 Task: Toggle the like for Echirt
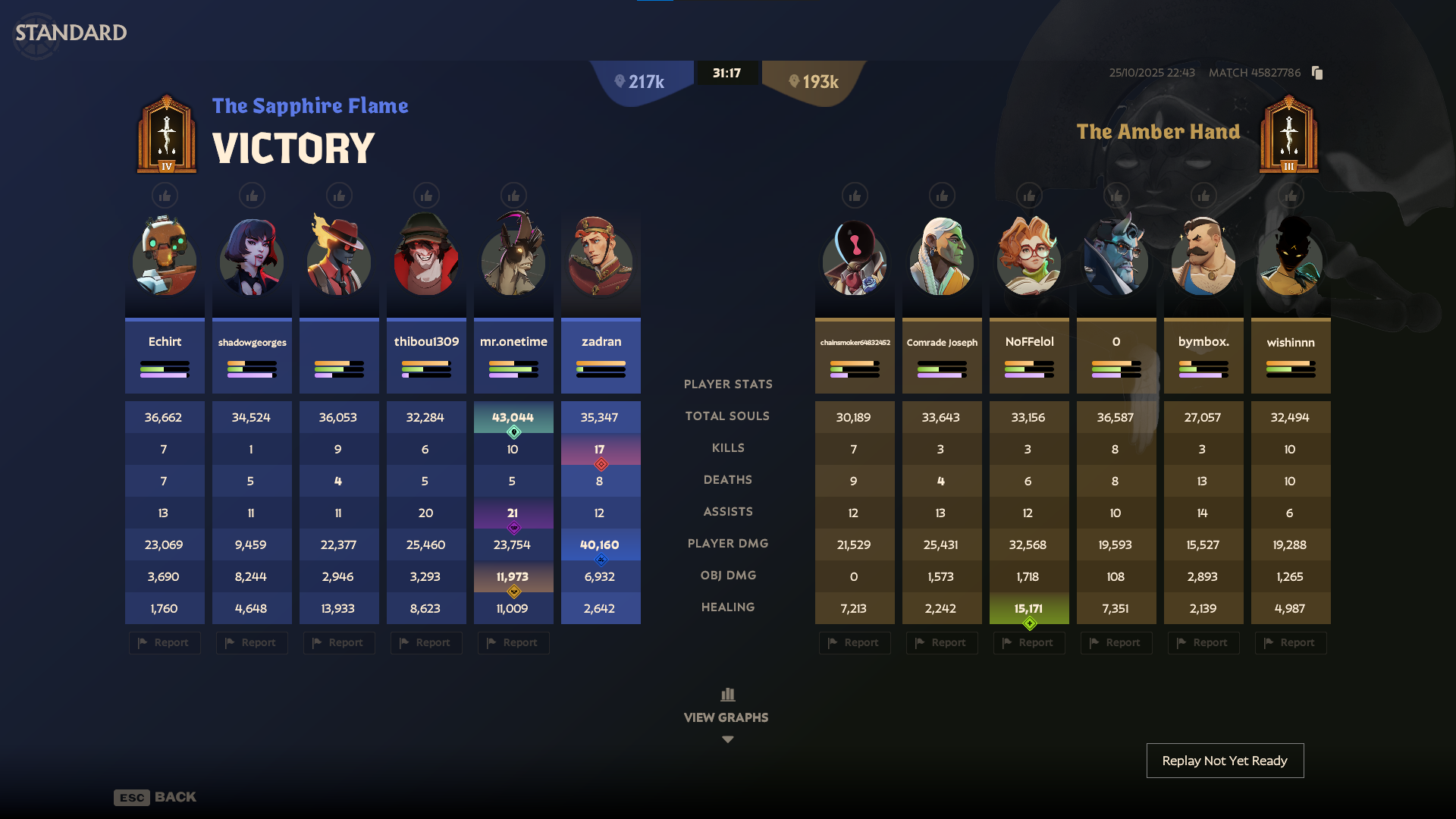(165, 195)
